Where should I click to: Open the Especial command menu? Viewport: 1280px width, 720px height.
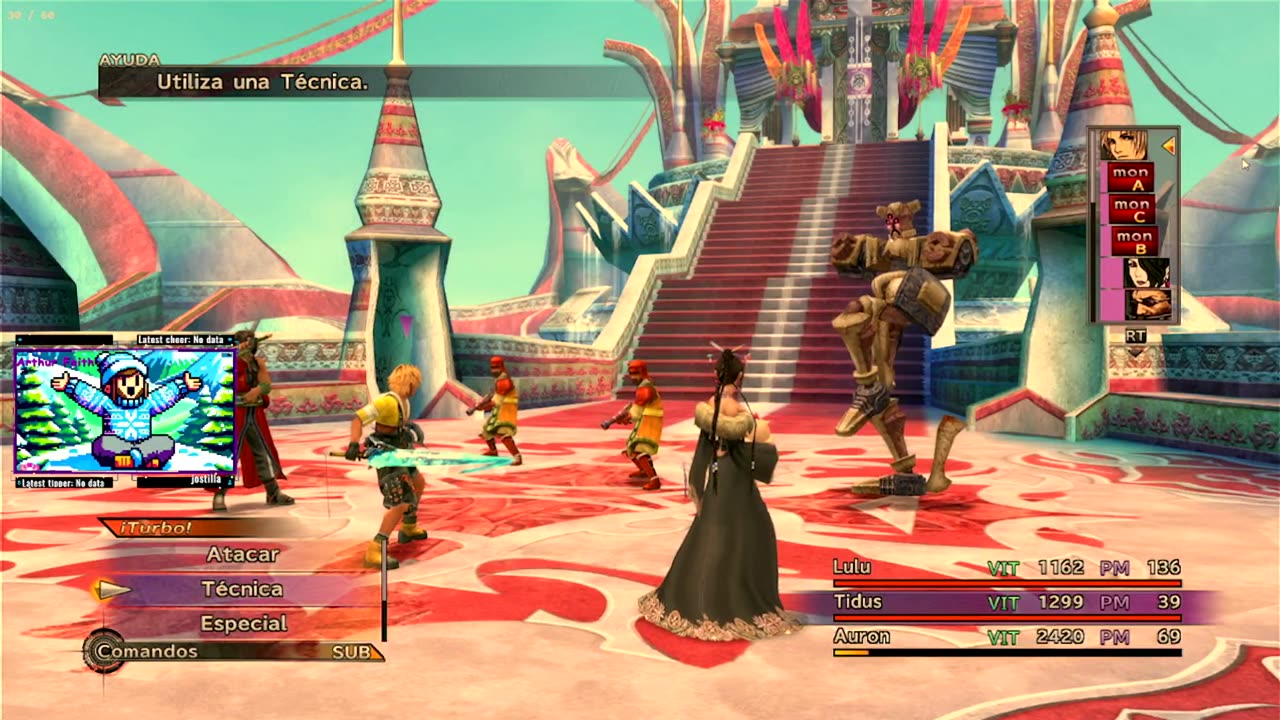click(x=244, y=624)
